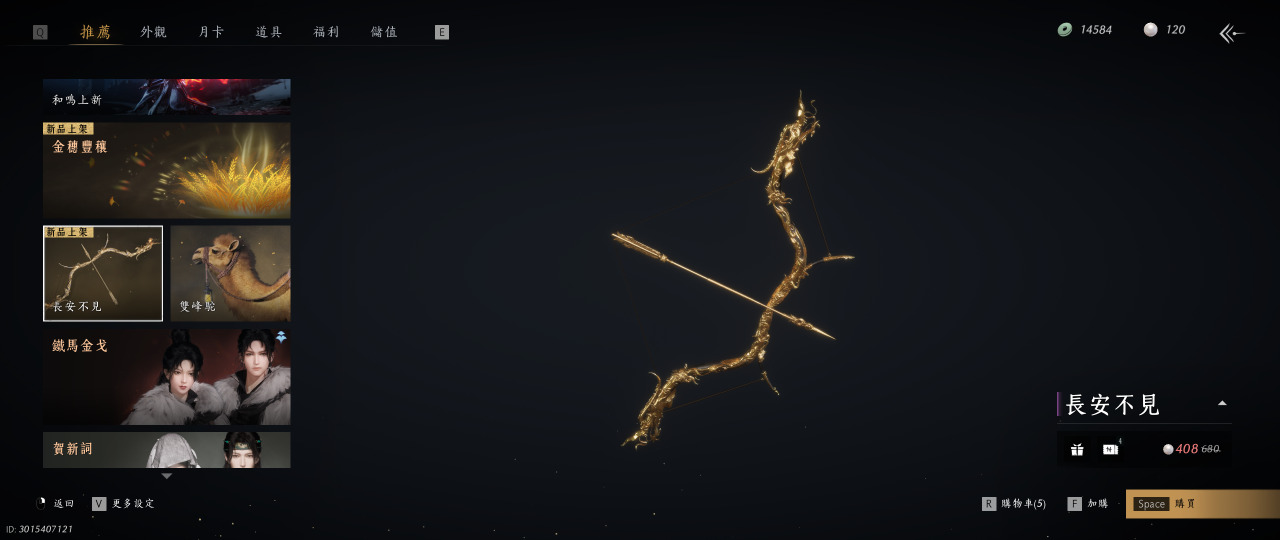
Task: Expand the 長安不見 item details arrow
Action: click(1221, 404)
